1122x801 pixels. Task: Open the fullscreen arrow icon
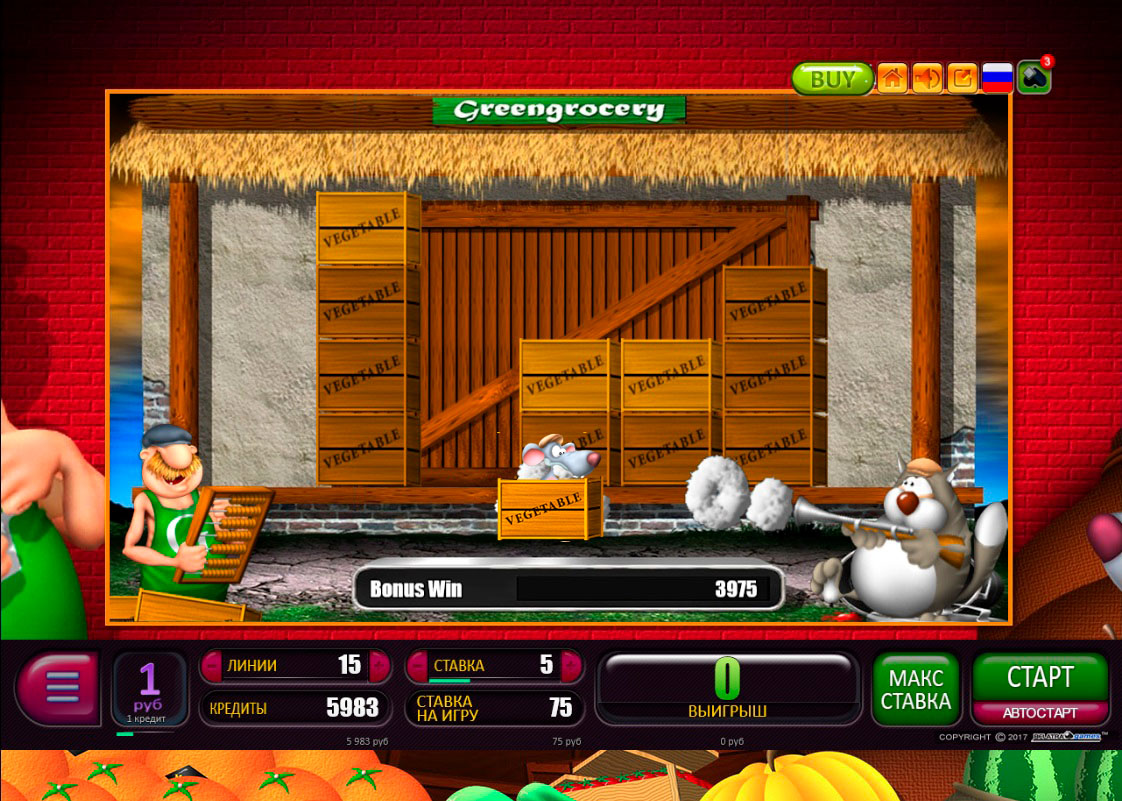click(x=962, y=78)
